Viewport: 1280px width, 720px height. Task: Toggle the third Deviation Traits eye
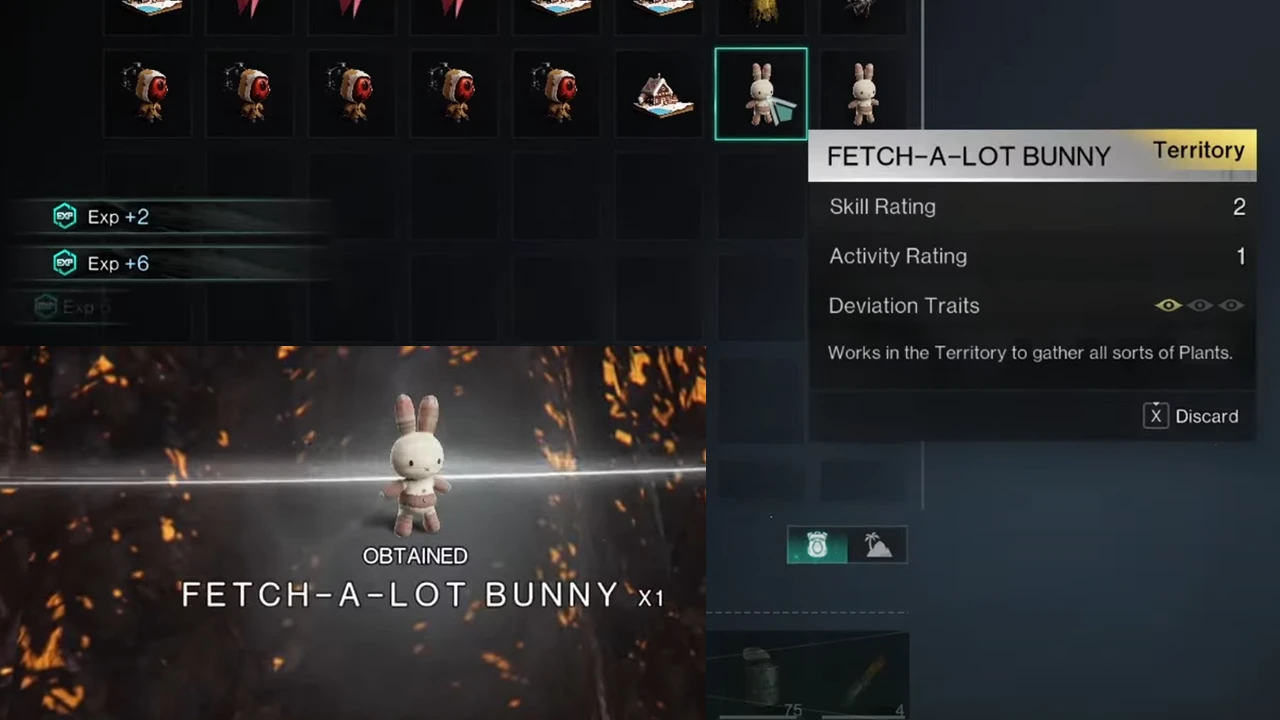1231,305
